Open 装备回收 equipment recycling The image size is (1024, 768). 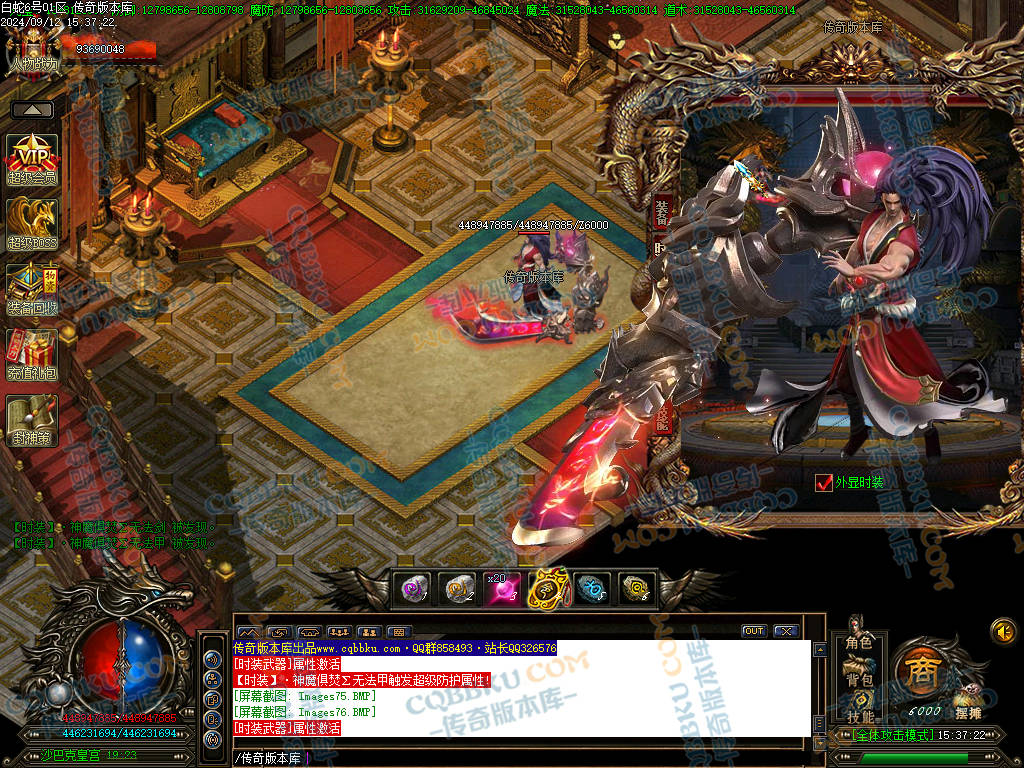click(x=32, y=288)
